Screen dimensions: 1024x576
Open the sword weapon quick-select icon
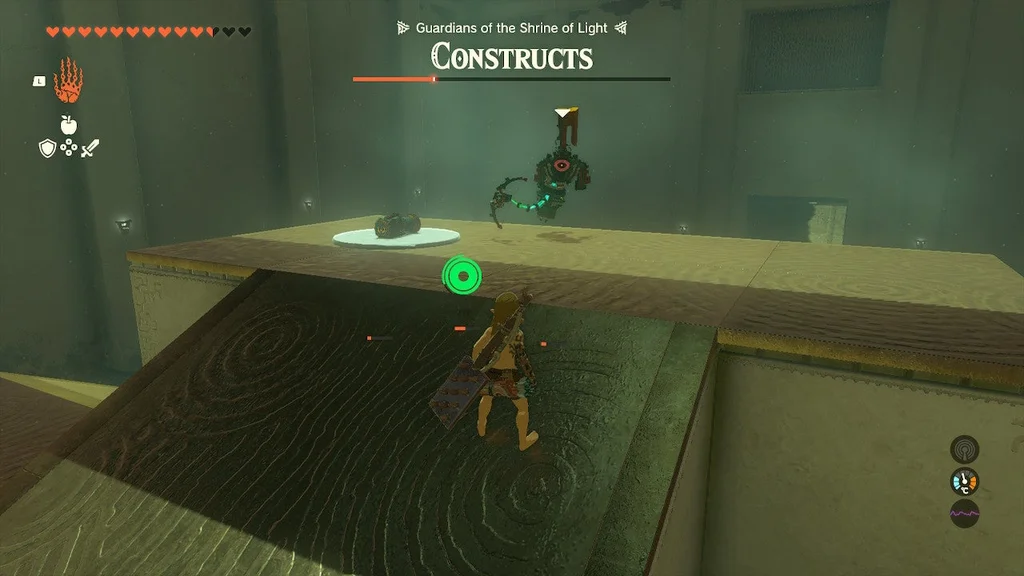coord(90,149)
